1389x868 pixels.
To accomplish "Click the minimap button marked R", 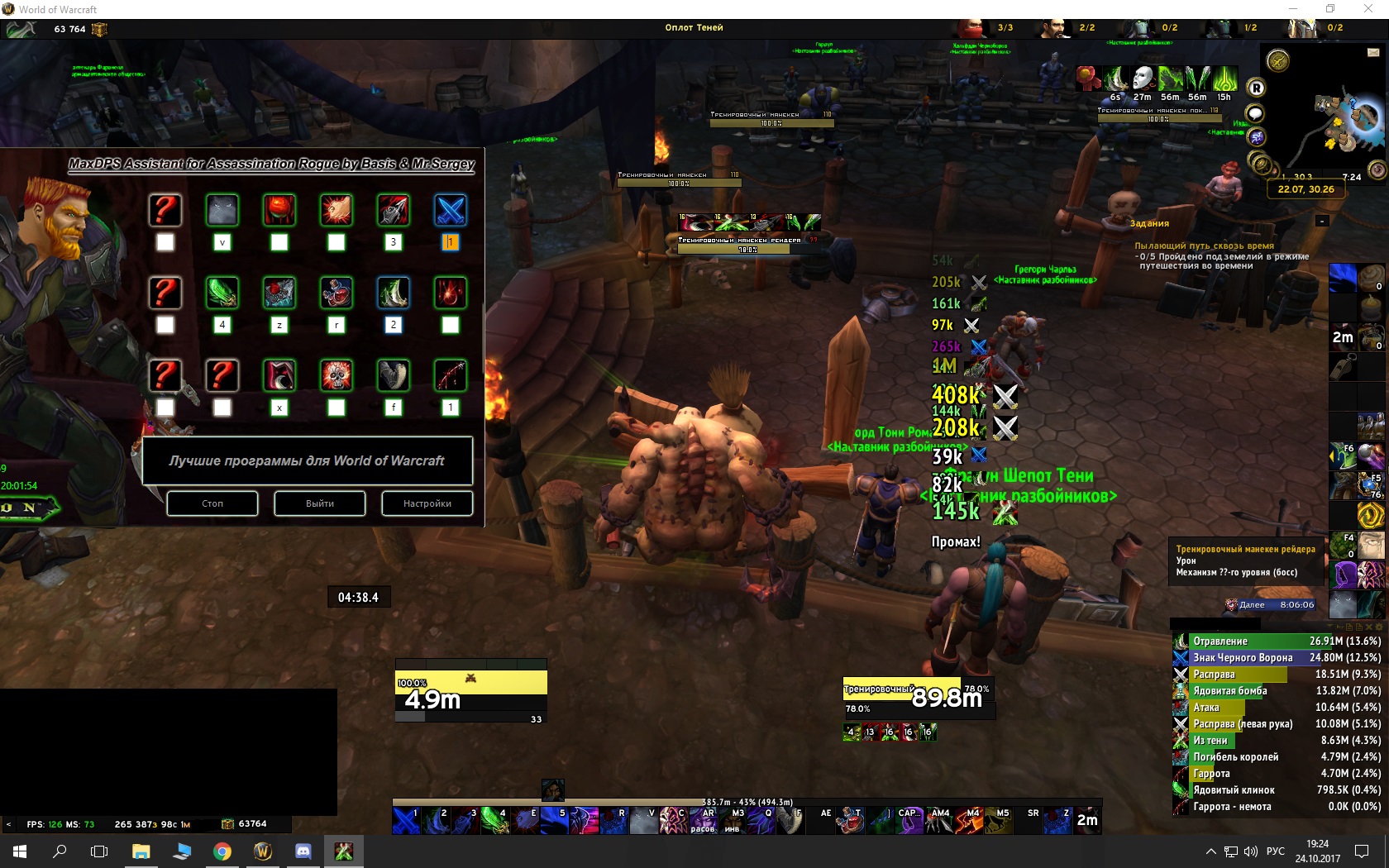I will pos(1256,88).
